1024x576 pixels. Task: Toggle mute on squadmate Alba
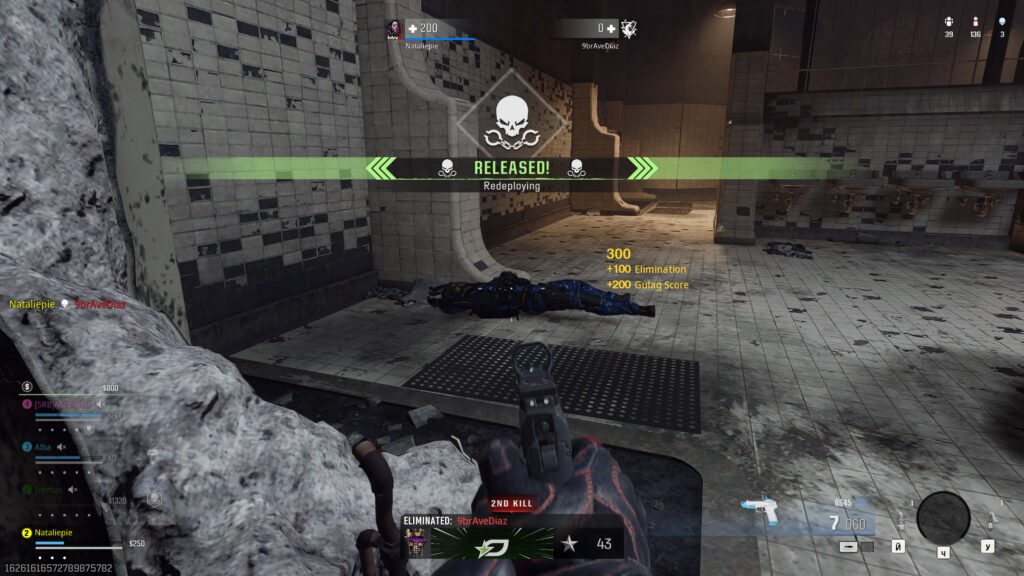[62, 447]
